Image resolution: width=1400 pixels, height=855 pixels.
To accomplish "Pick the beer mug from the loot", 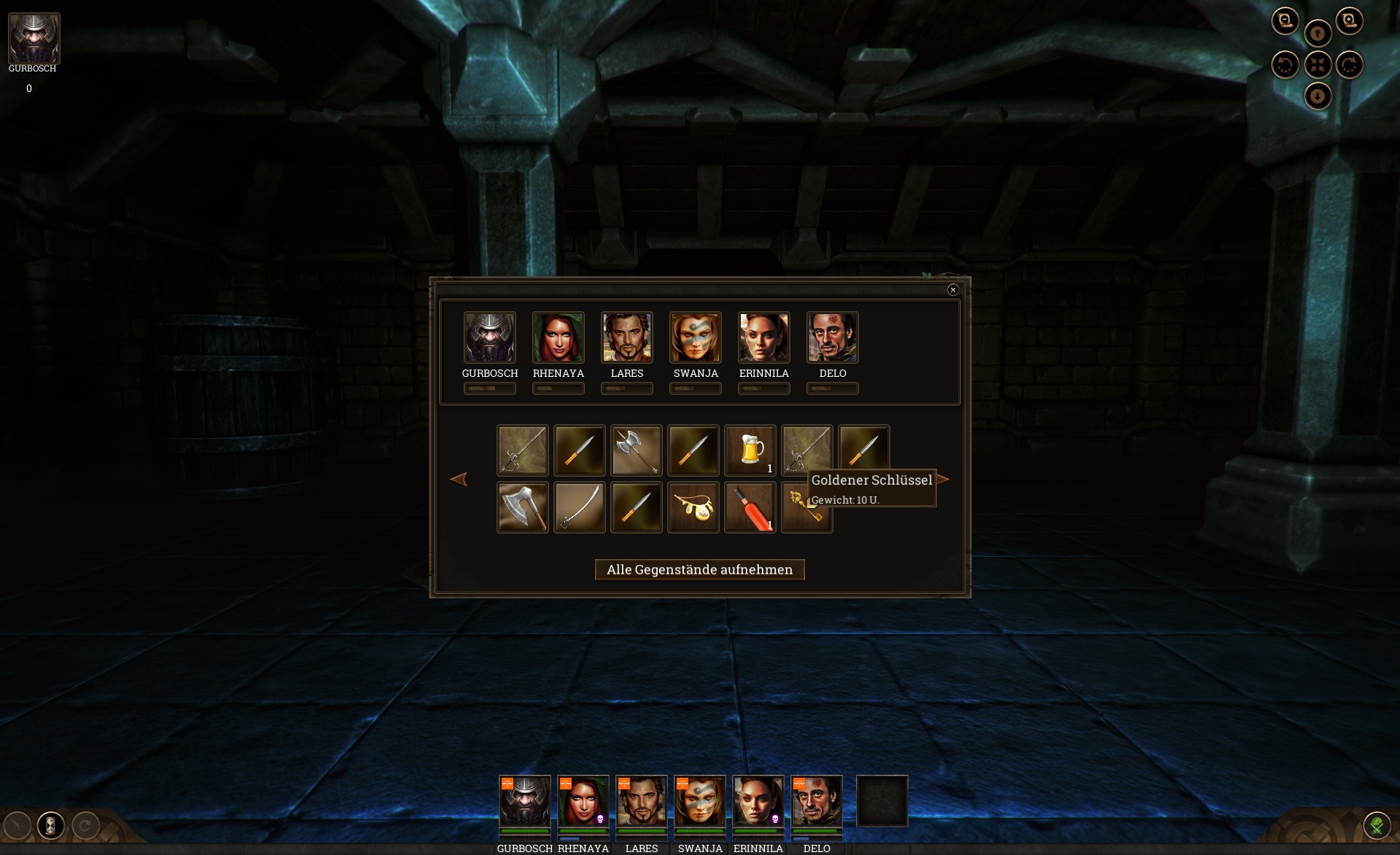I will 750,450.
